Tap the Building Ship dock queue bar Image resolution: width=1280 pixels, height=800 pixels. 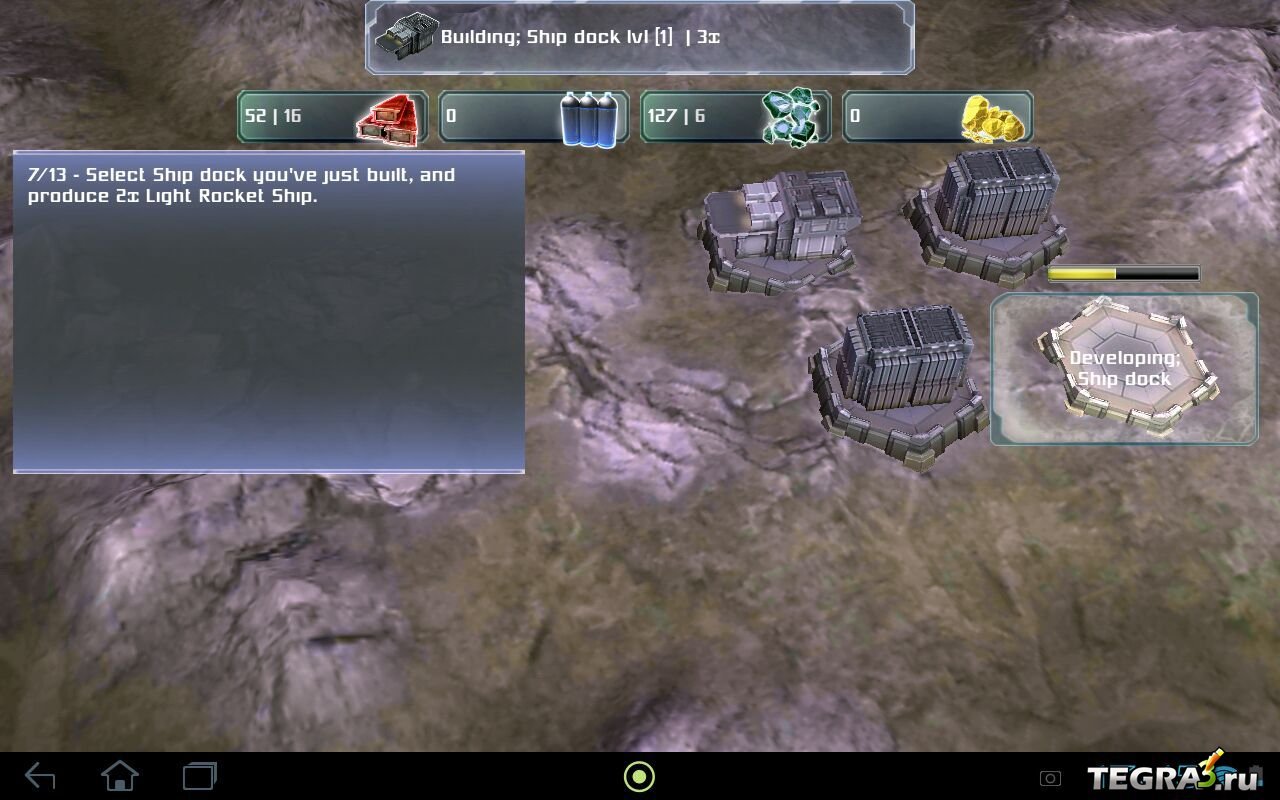pos(640,38)
